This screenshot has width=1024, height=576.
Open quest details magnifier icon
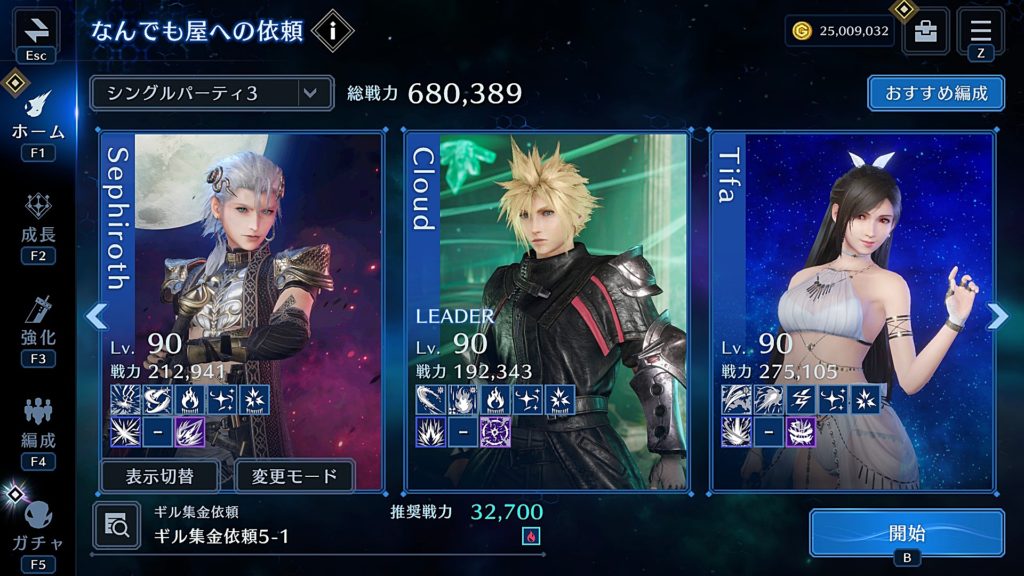click(116, 525)
